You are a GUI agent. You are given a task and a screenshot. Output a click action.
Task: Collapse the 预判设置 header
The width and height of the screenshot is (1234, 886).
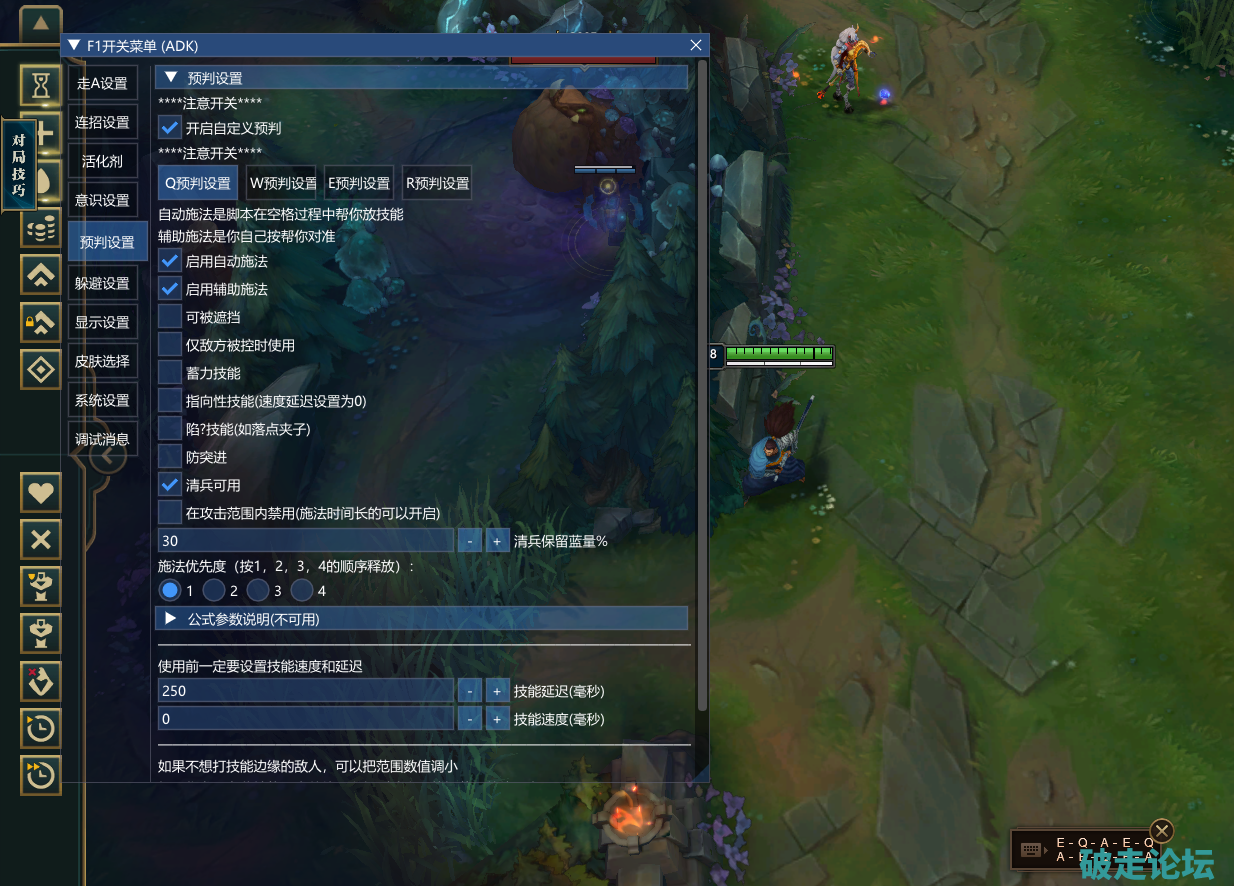[171, 78]
